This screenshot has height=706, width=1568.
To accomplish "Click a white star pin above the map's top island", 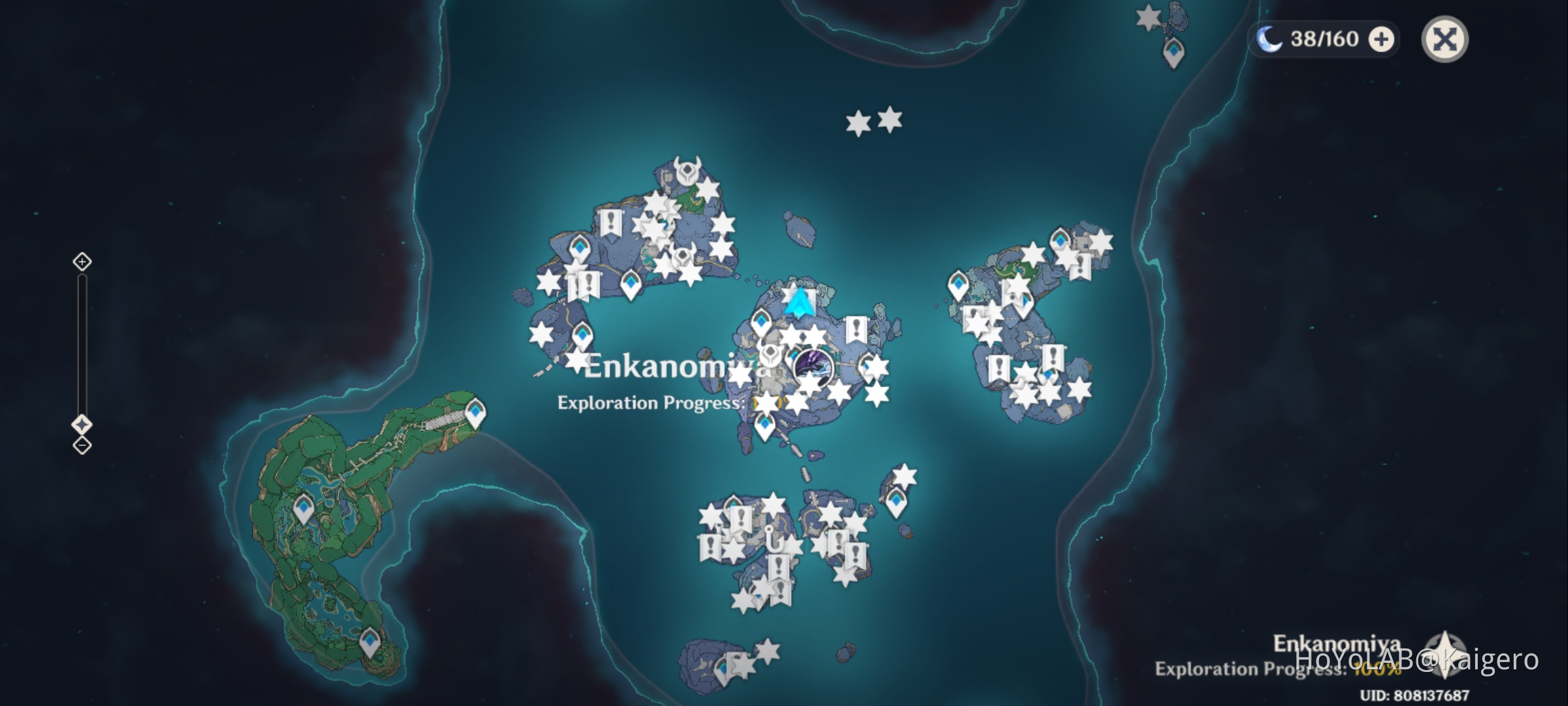I will [x=857, y=121].
